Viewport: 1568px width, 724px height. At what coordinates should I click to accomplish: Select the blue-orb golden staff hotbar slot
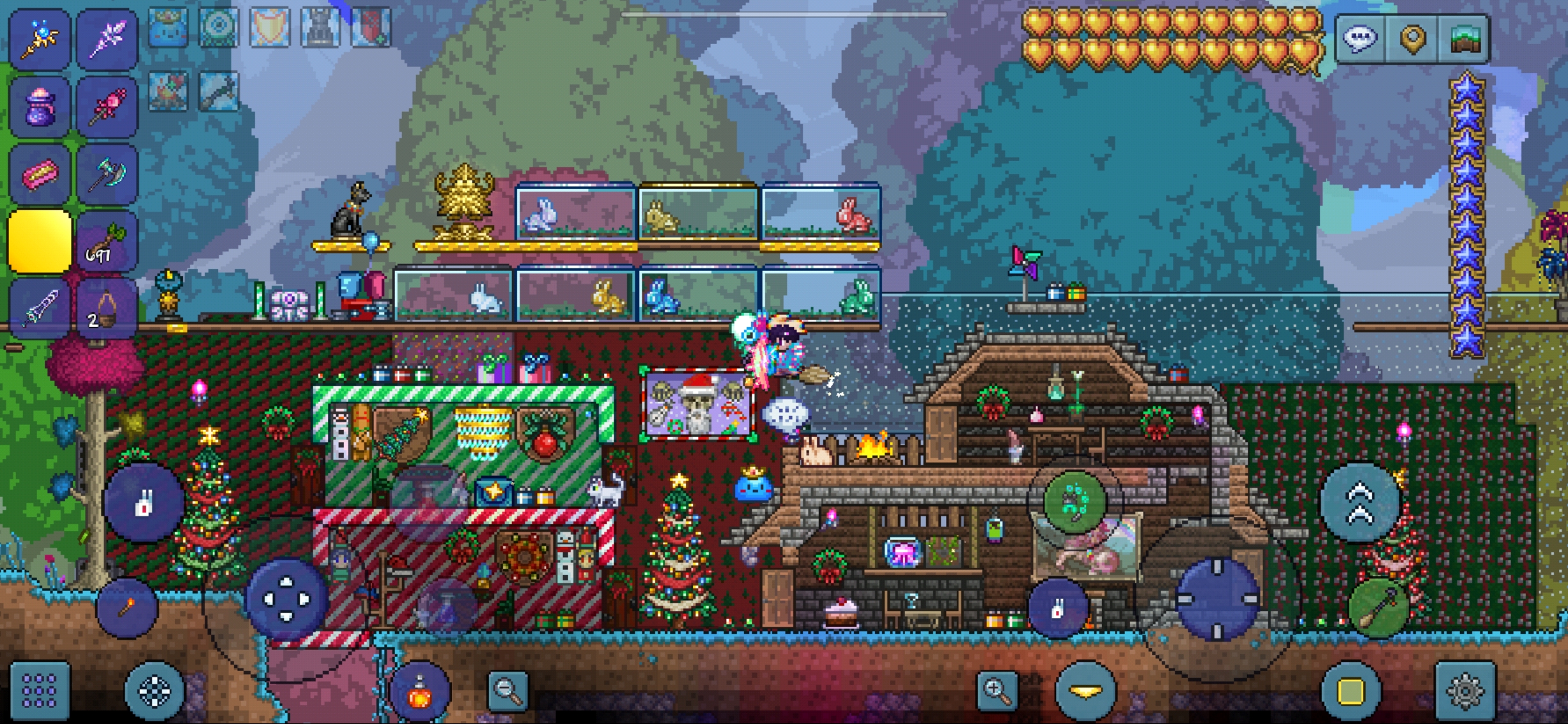coord(40,38)
